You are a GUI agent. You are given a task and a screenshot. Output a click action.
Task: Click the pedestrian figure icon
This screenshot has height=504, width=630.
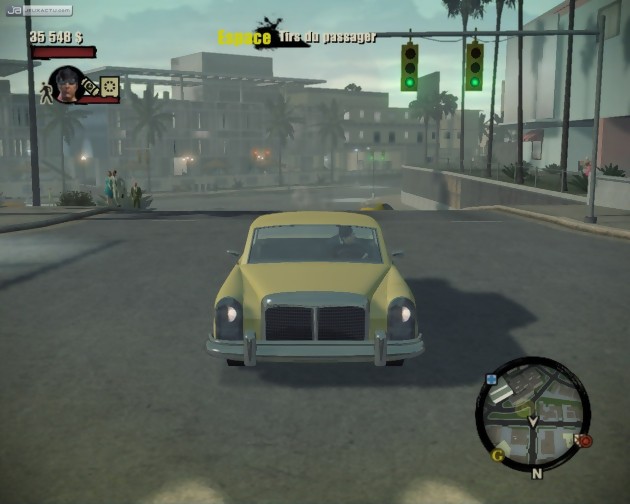click(x=44, y=91)
